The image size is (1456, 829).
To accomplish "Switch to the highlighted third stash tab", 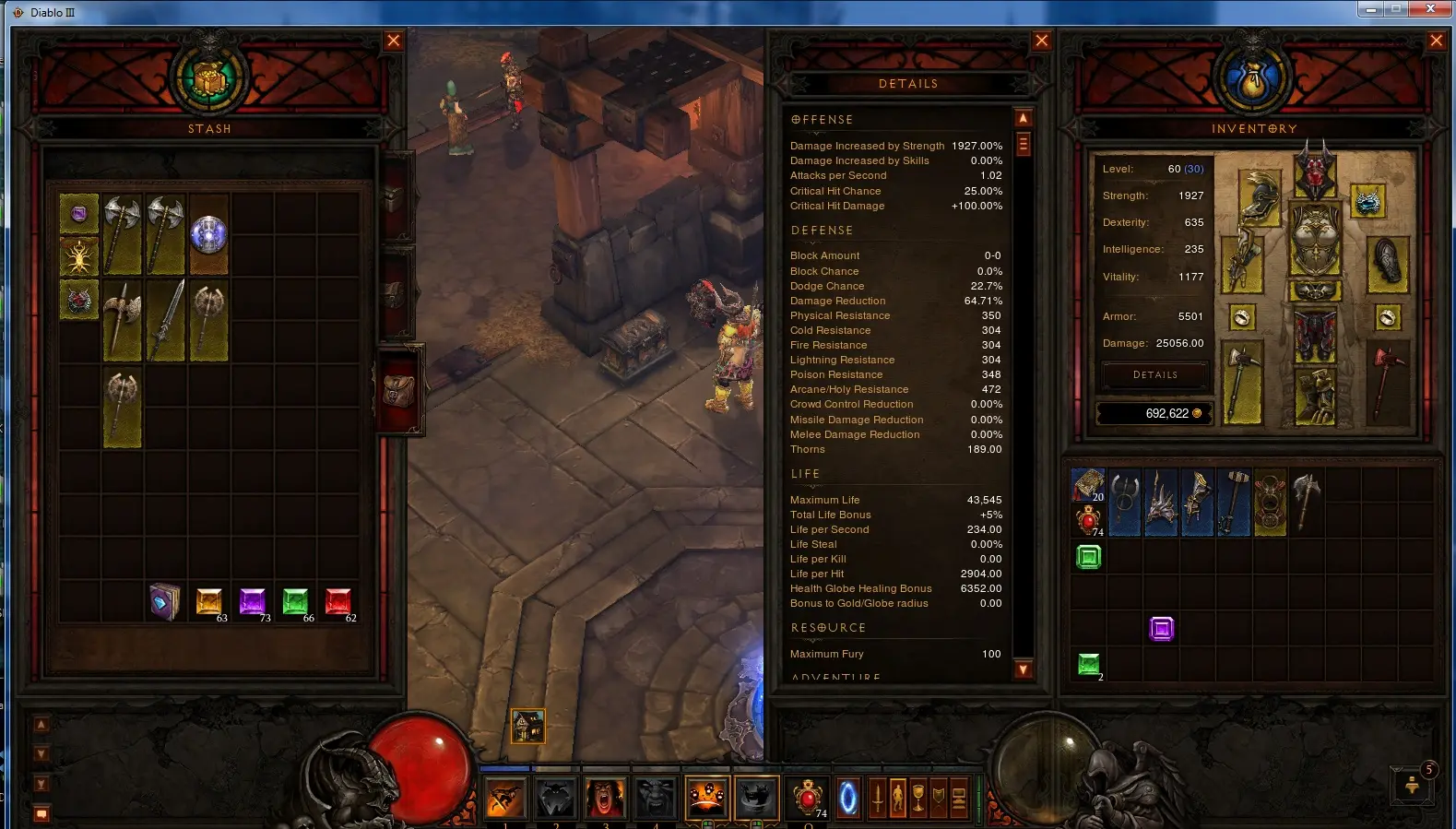I will coord(399,389).
